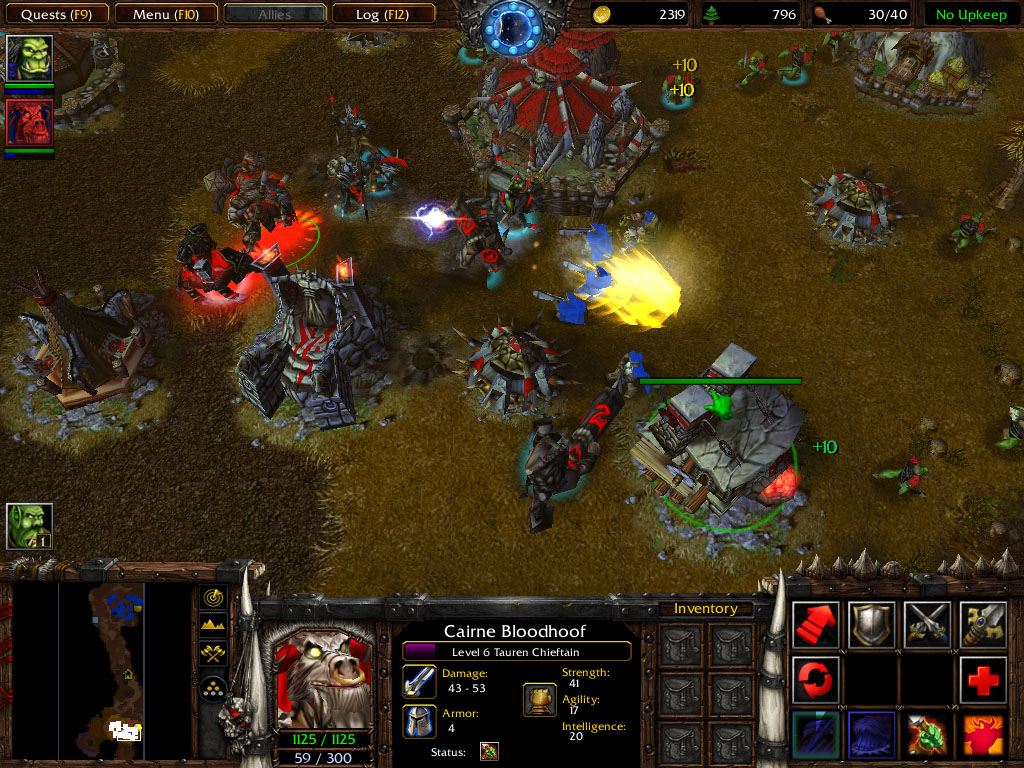Click the single jeweled sword command icon

pyautogui.click(x=984, y=625)
